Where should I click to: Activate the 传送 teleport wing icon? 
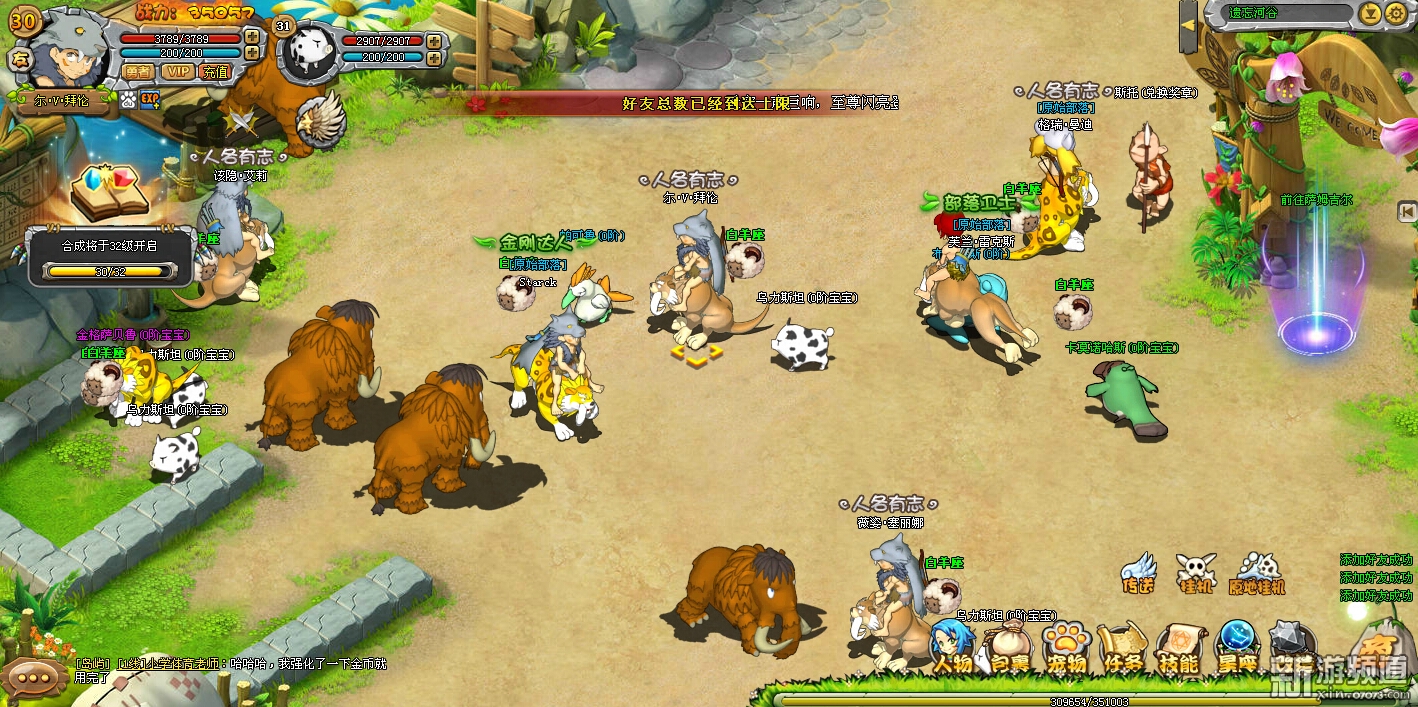1139,573
